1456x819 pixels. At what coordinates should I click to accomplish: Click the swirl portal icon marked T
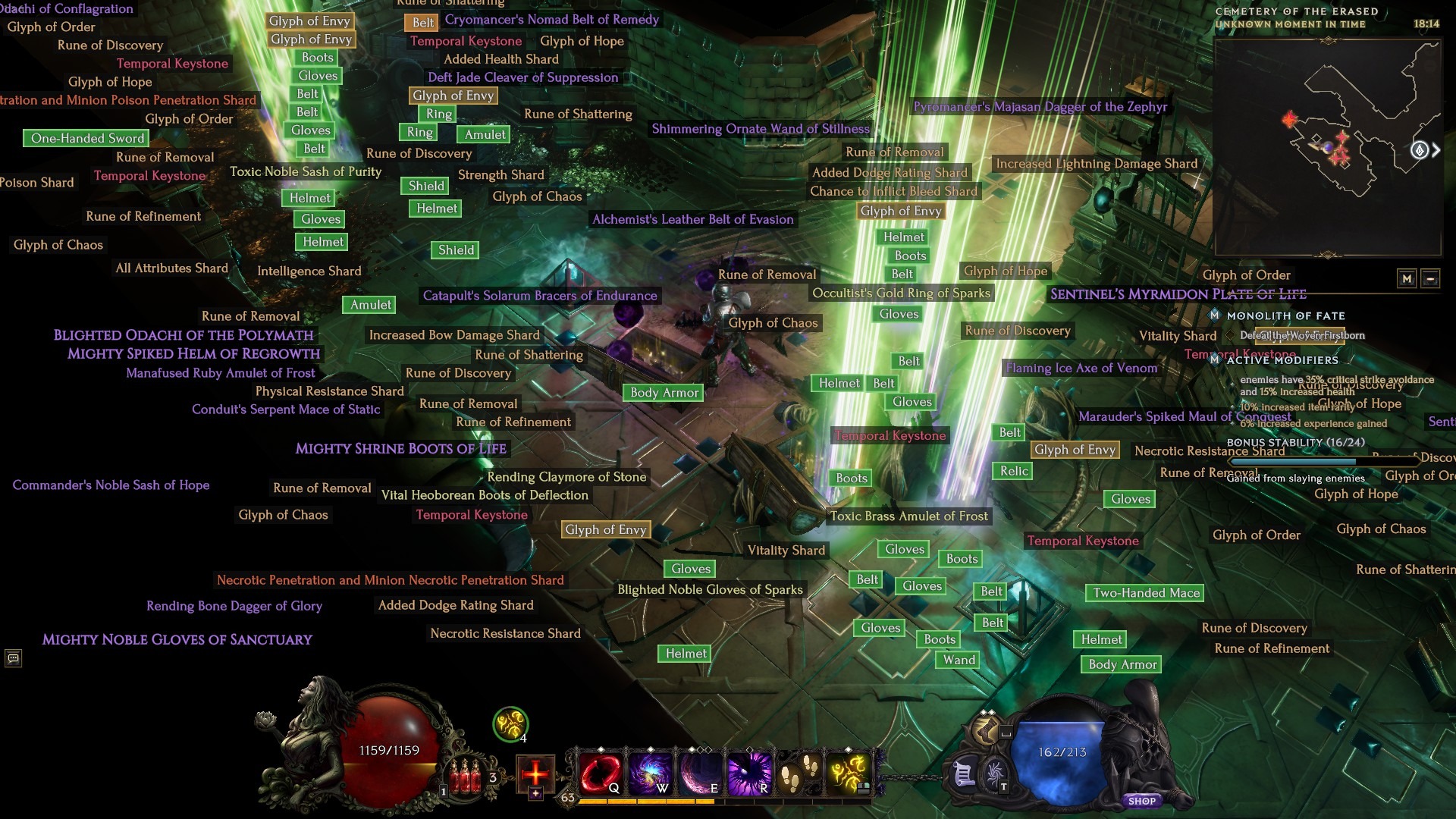(x=995, y=775)
